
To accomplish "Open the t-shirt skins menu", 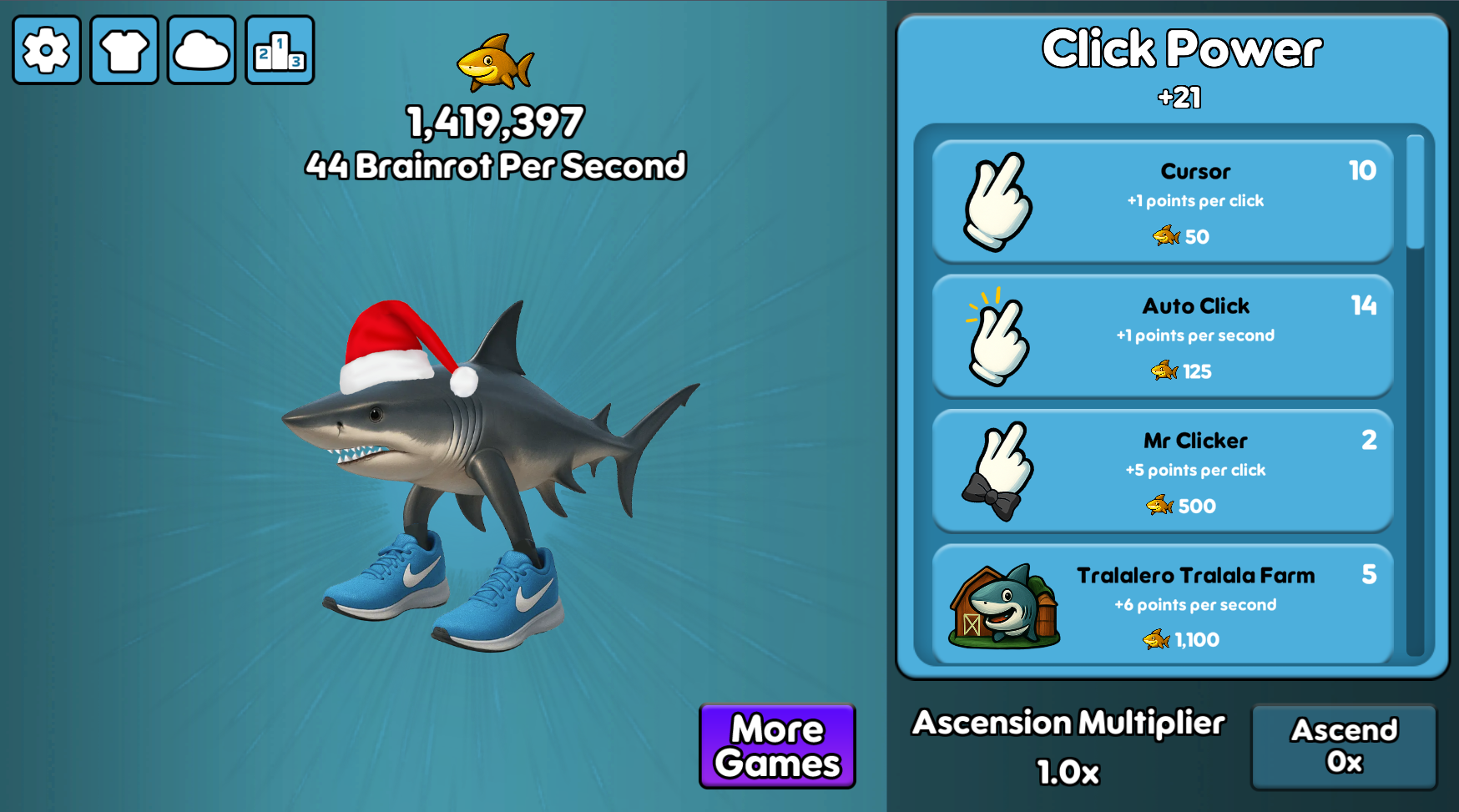I will pyautogui.click(x=124, y=50).
